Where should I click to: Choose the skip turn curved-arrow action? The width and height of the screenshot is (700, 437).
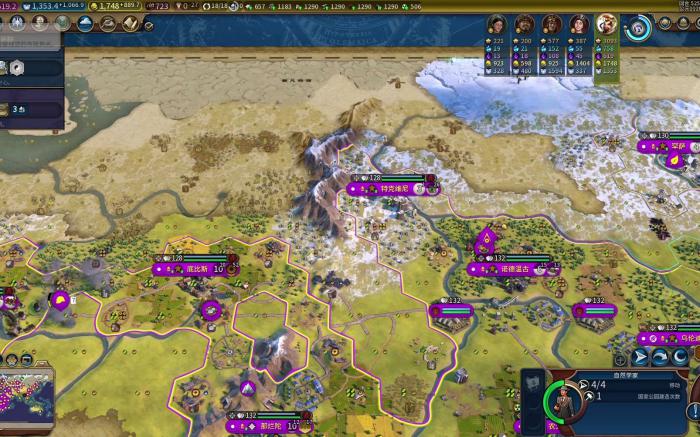pos(659,357)
